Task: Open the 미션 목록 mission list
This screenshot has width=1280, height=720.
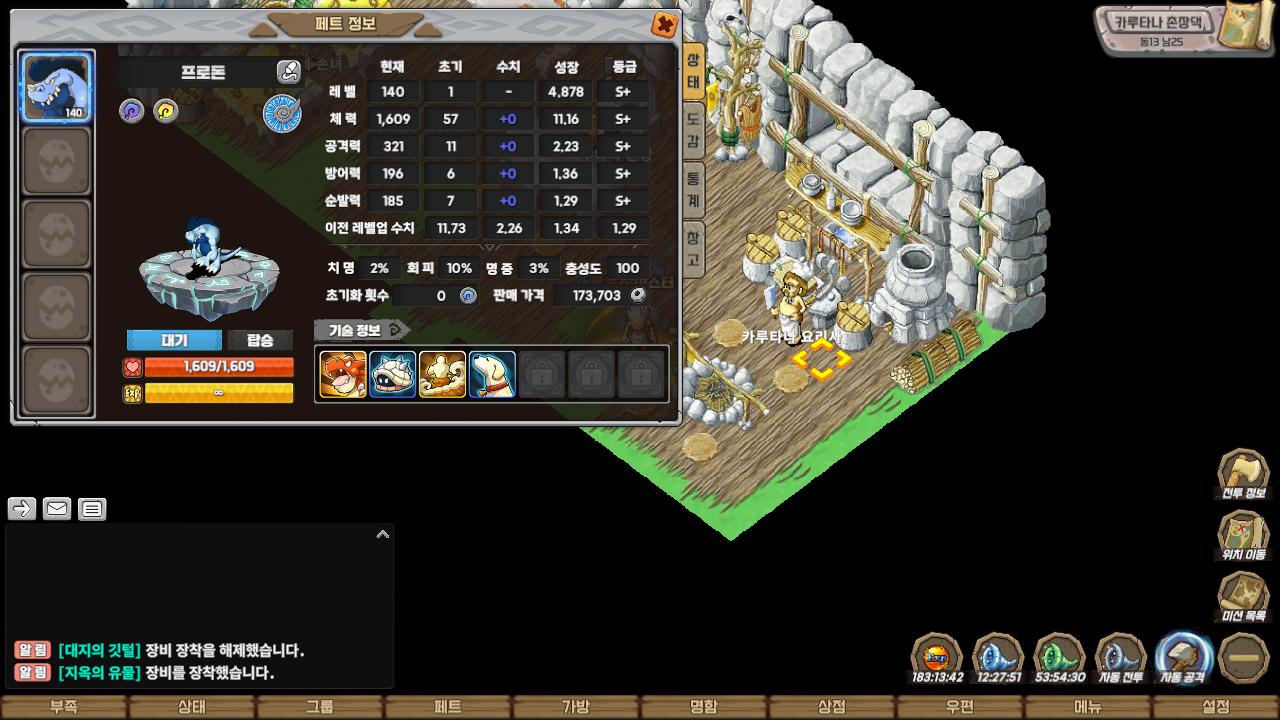Action: (1243, 598)
